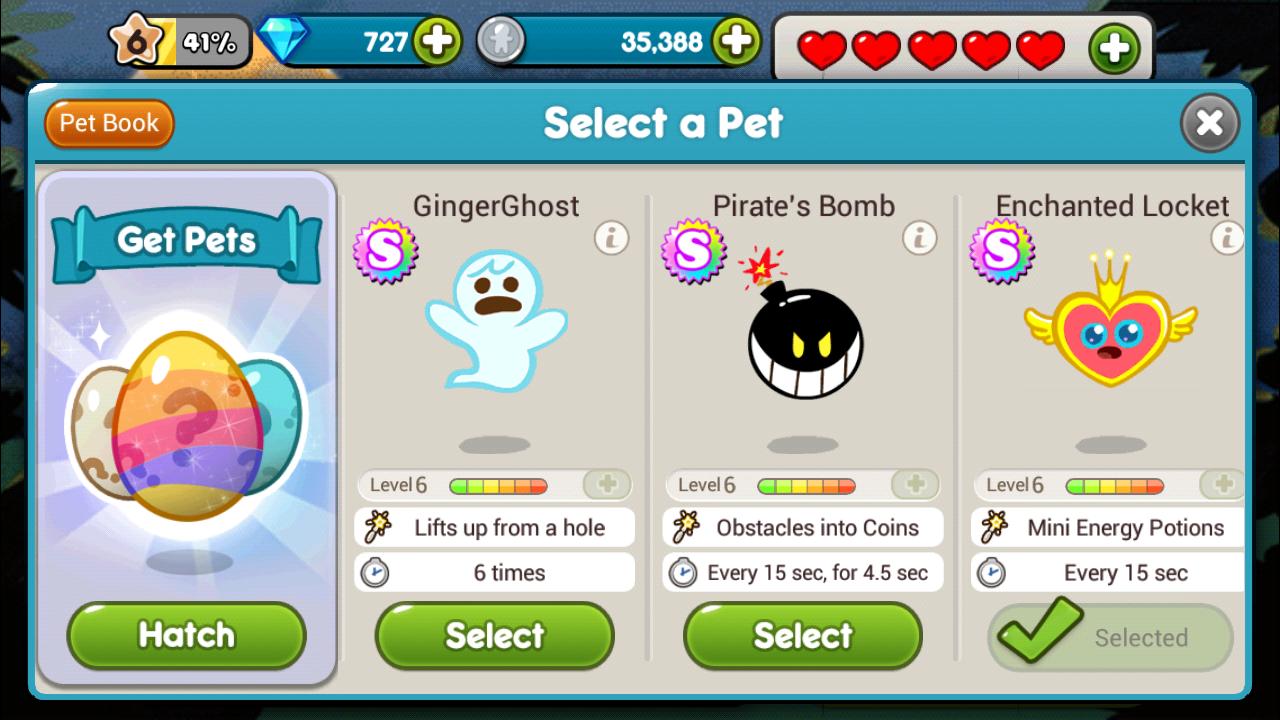Viewport: 1280px width, 720px height.
Task: Show info for Pirate's Bomb
Action: pos(919,238)
